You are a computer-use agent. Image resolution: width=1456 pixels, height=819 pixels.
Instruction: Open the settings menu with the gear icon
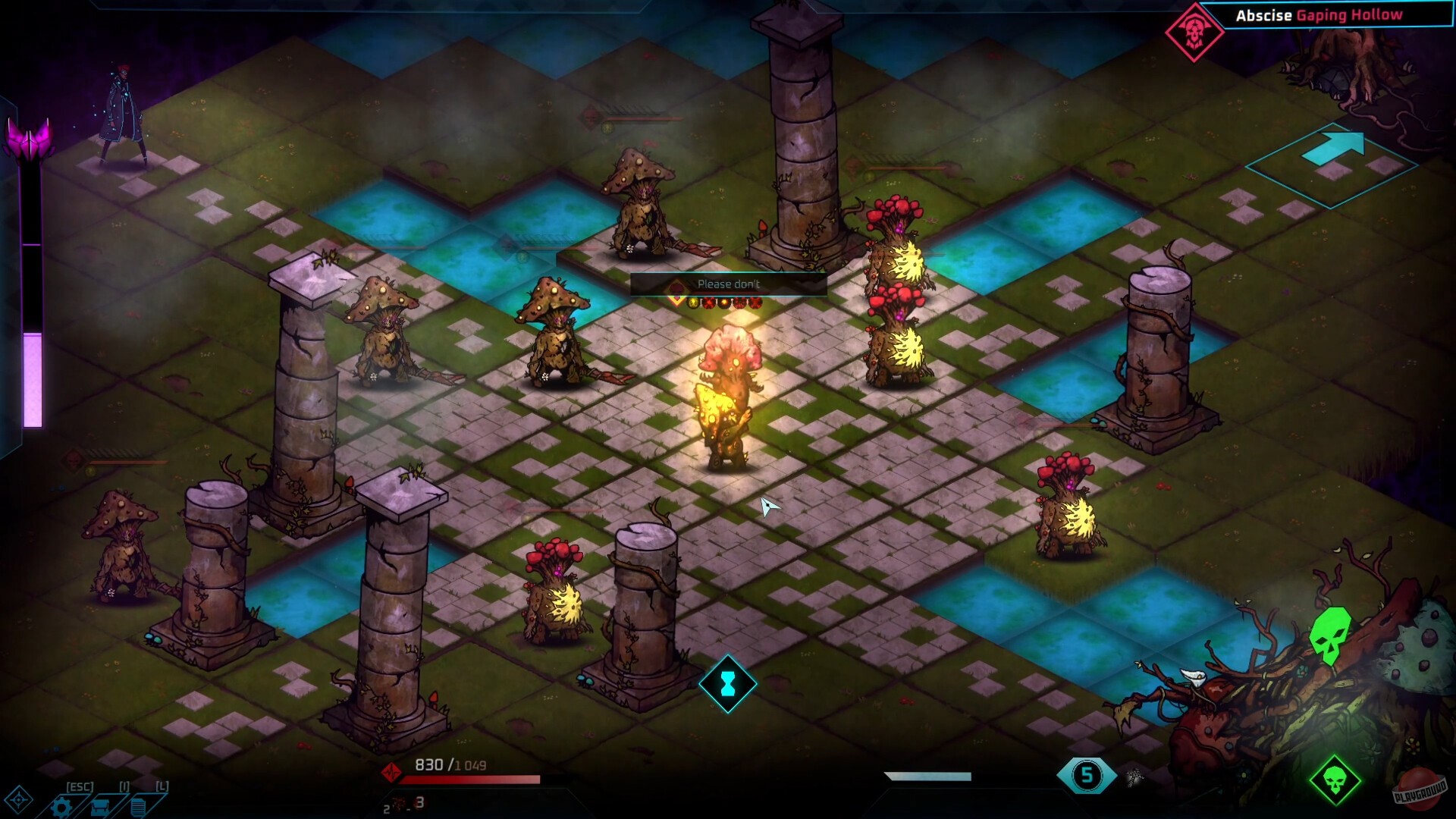pos(61,806)
